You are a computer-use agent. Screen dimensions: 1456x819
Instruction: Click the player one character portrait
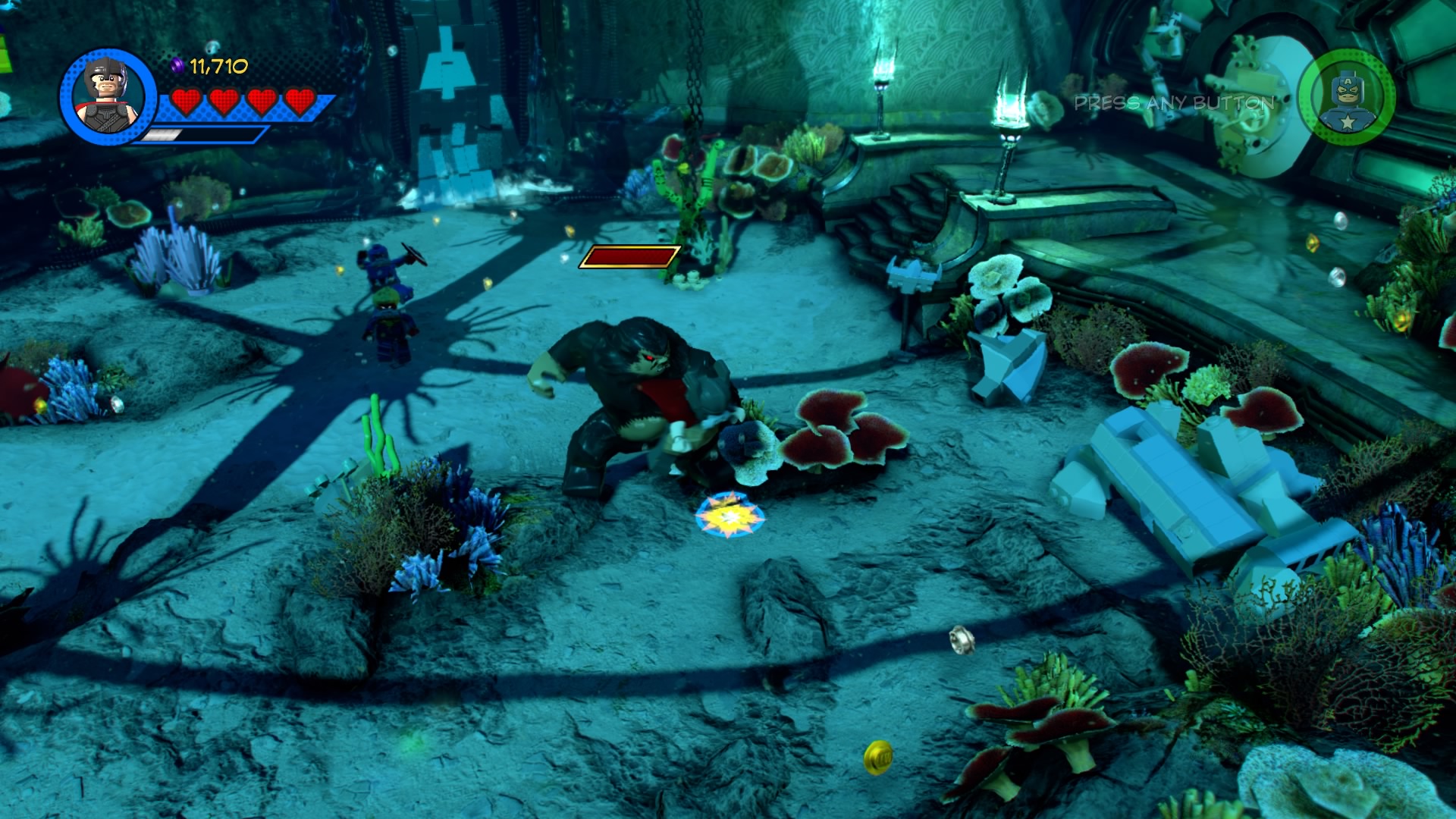click(x=108, y=97)
